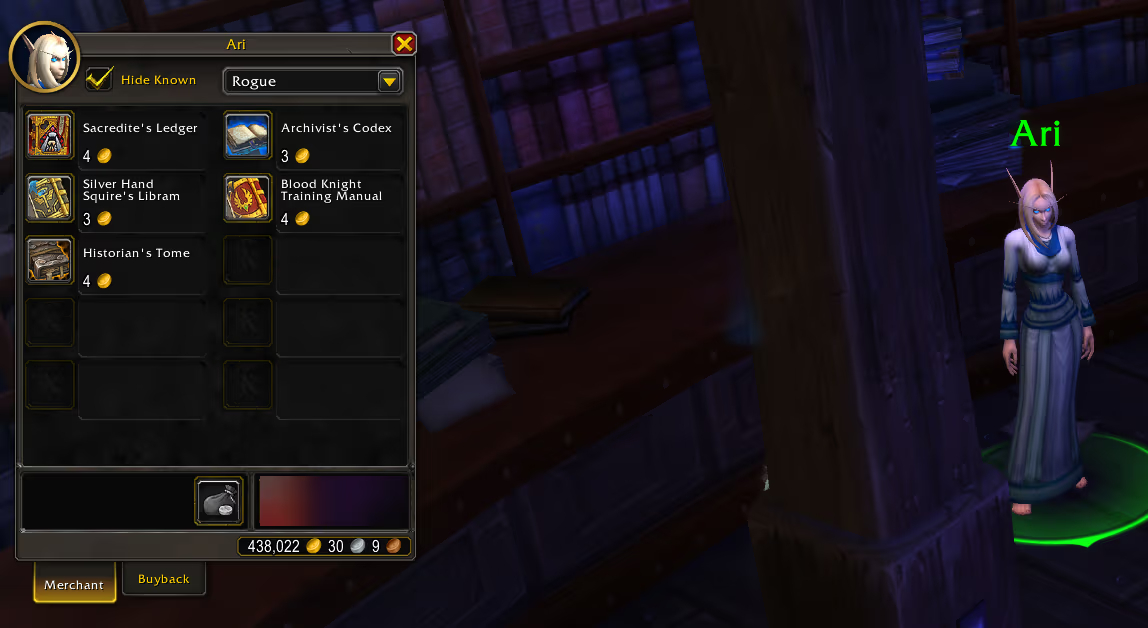Screen dimensions: 1148x628
Task: Toggle the Hide Known checkbox
Action: click(x=100, y=80)
